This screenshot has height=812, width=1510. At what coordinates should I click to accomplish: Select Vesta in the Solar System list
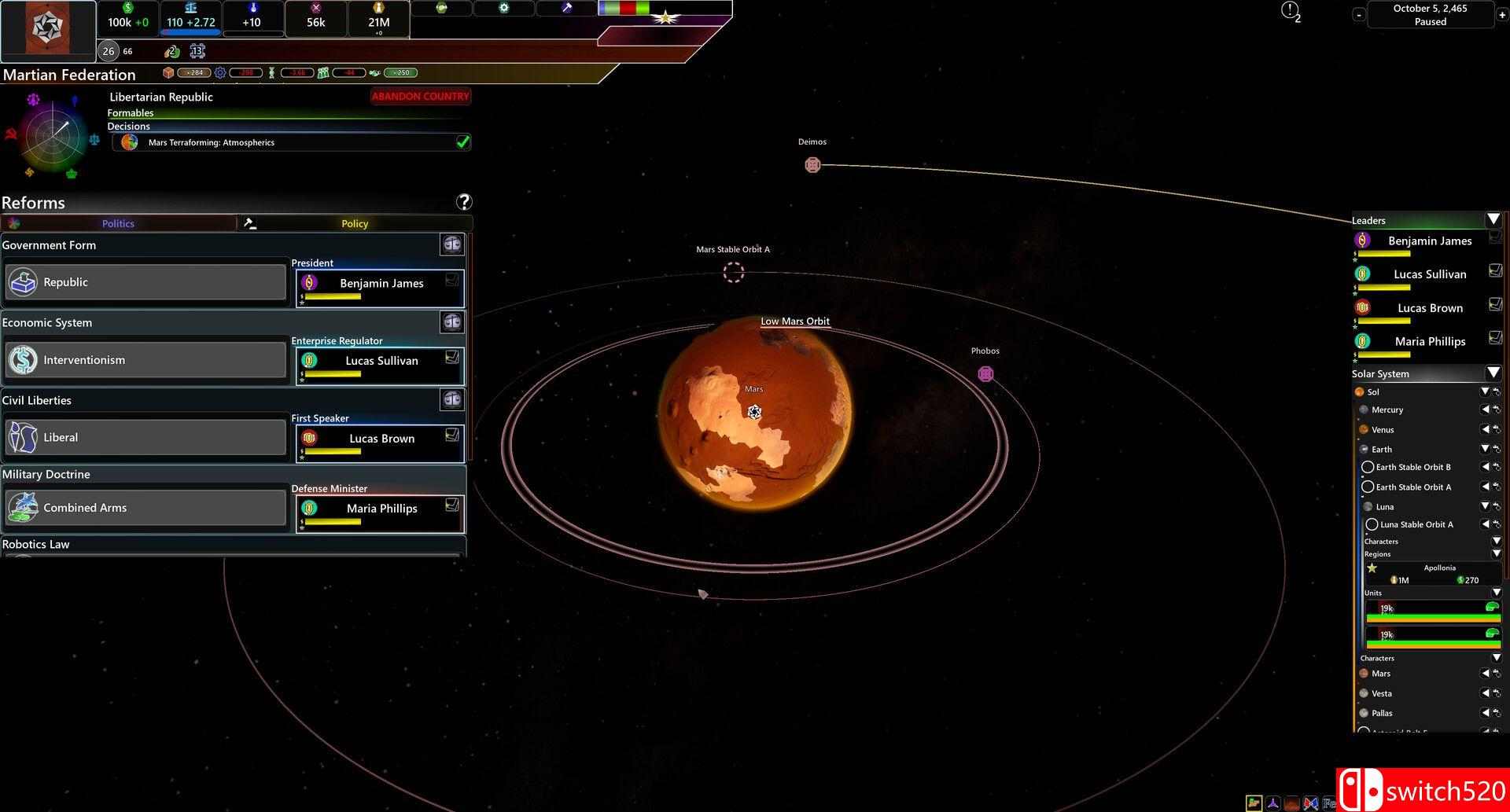(x=1382, y=694)
